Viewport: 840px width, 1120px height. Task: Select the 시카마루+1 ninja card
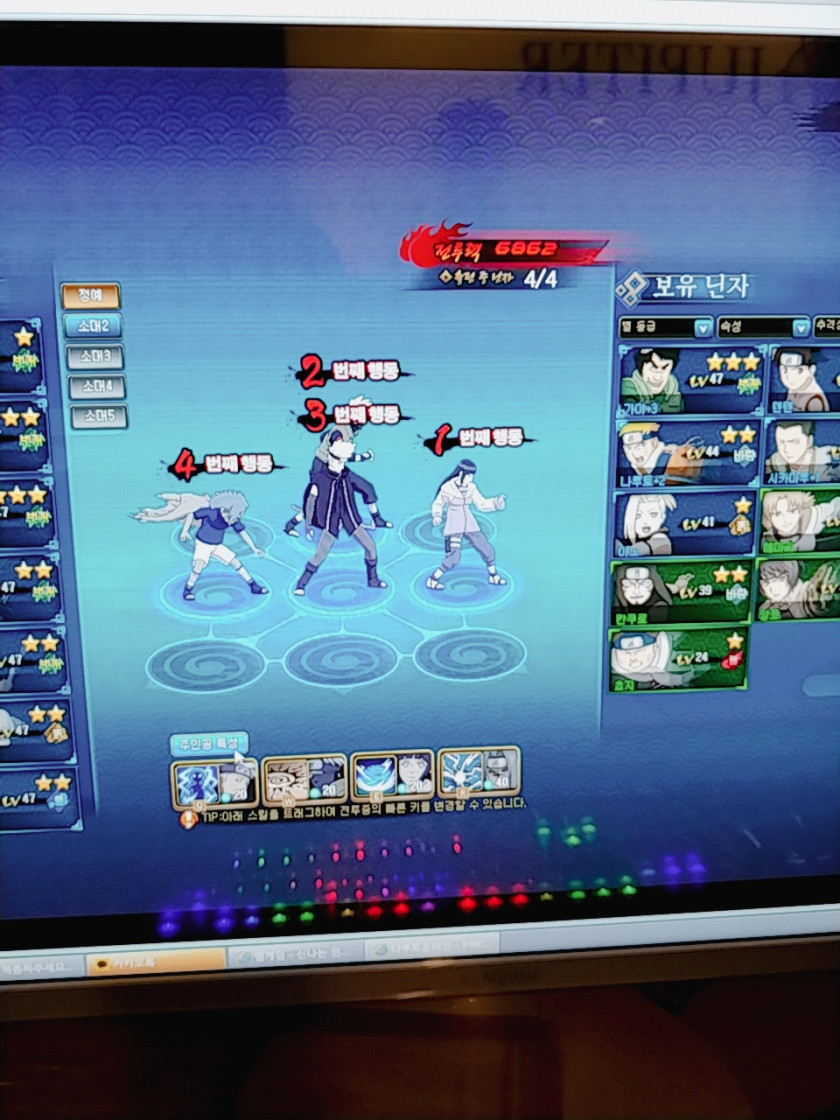(x=802, y=452)
